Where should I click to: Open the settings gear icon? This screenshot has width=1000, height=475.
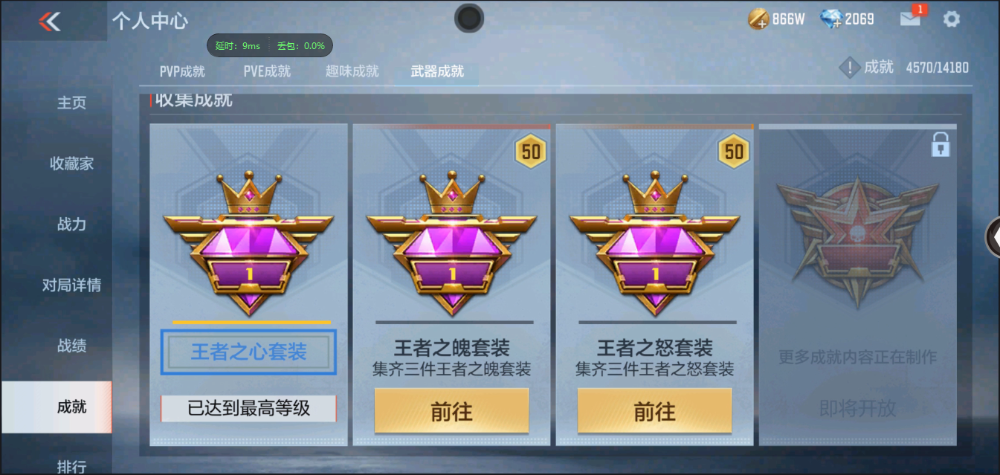pyautogui.click(x=951, y=19)
